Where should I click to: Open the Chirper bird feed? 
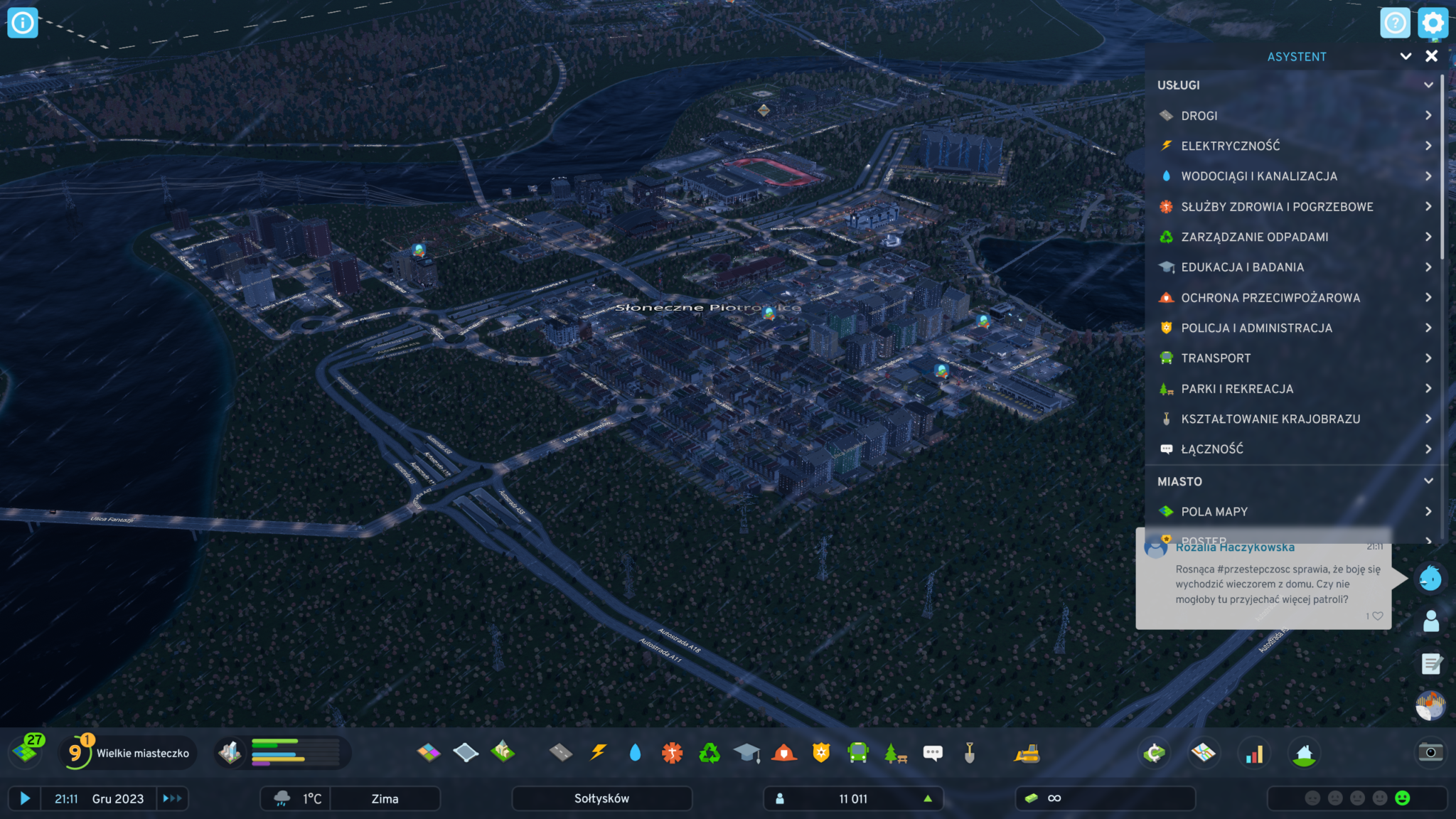point(1430,579)
